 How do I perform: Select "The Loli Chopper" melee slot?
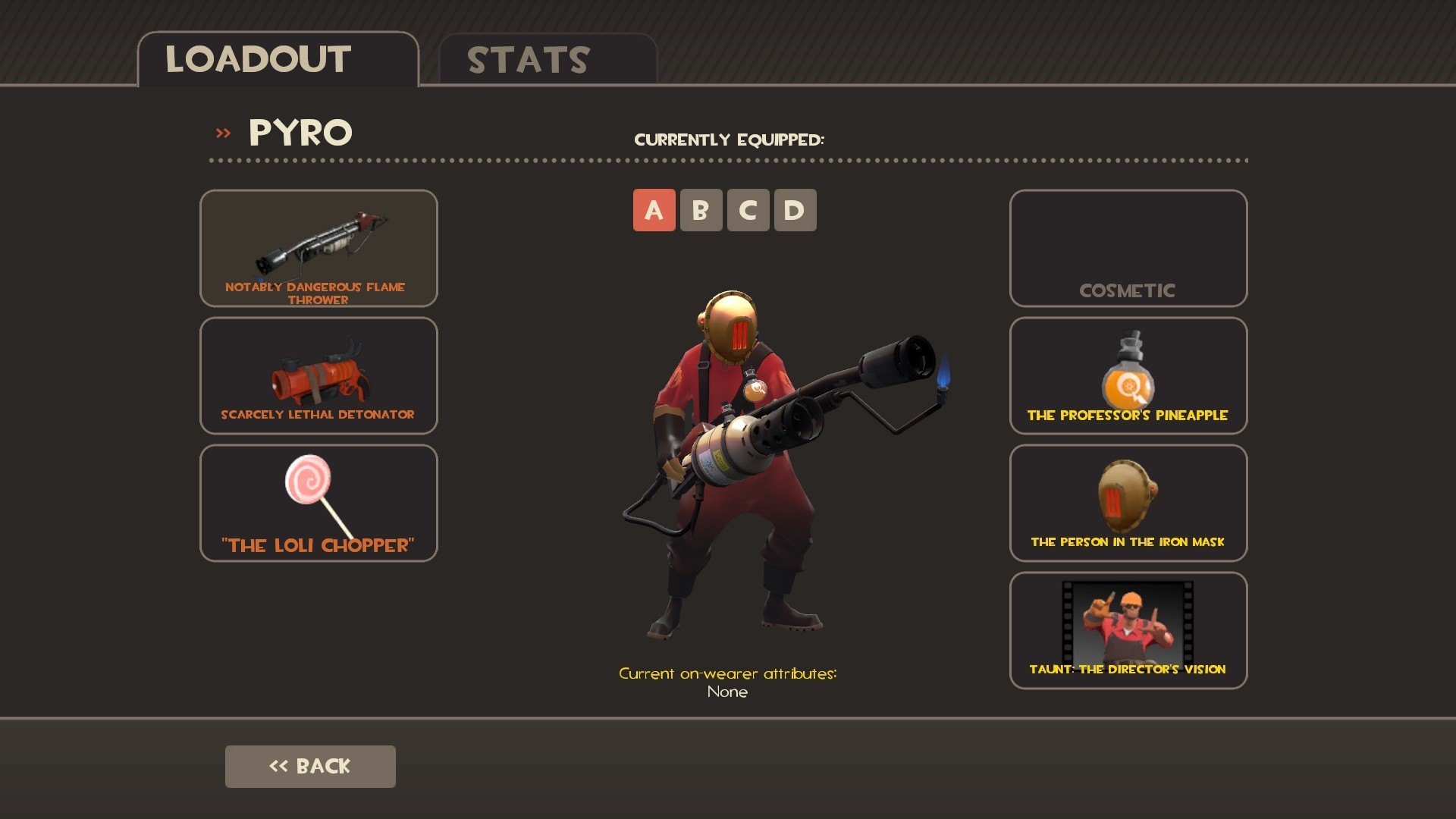pos(318,503)
